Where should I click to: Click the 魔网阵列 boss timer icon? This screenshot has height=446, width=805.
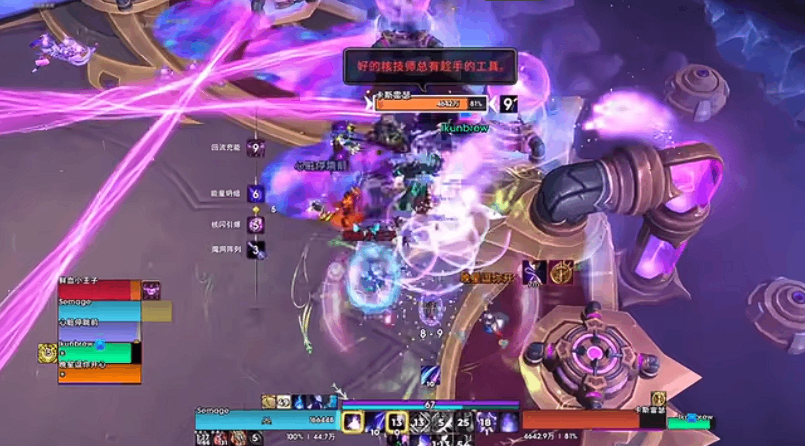tap(256, 249)
